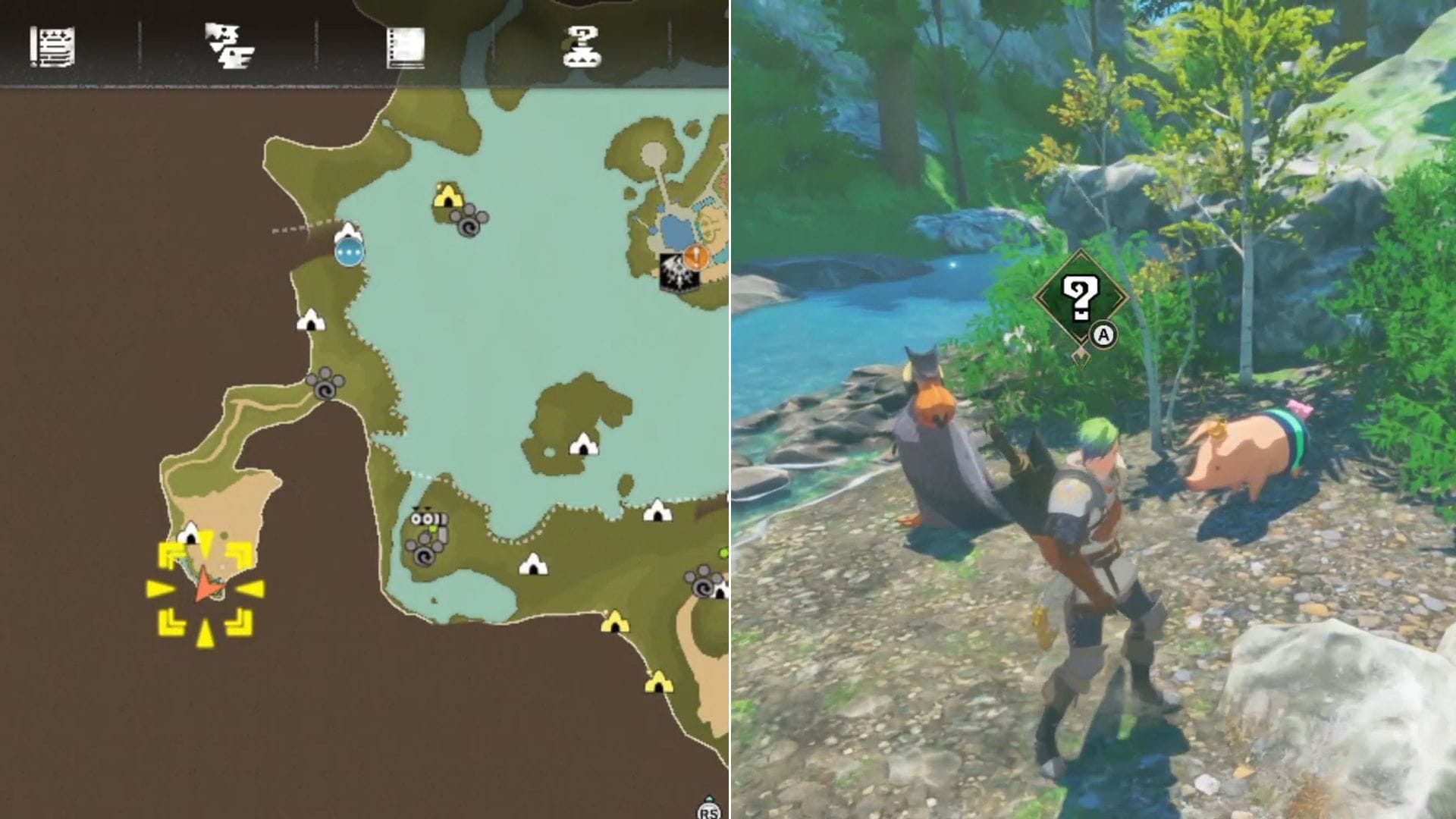
Task: Open the quest log icon on the top toolbar
Action: [52, 48]
